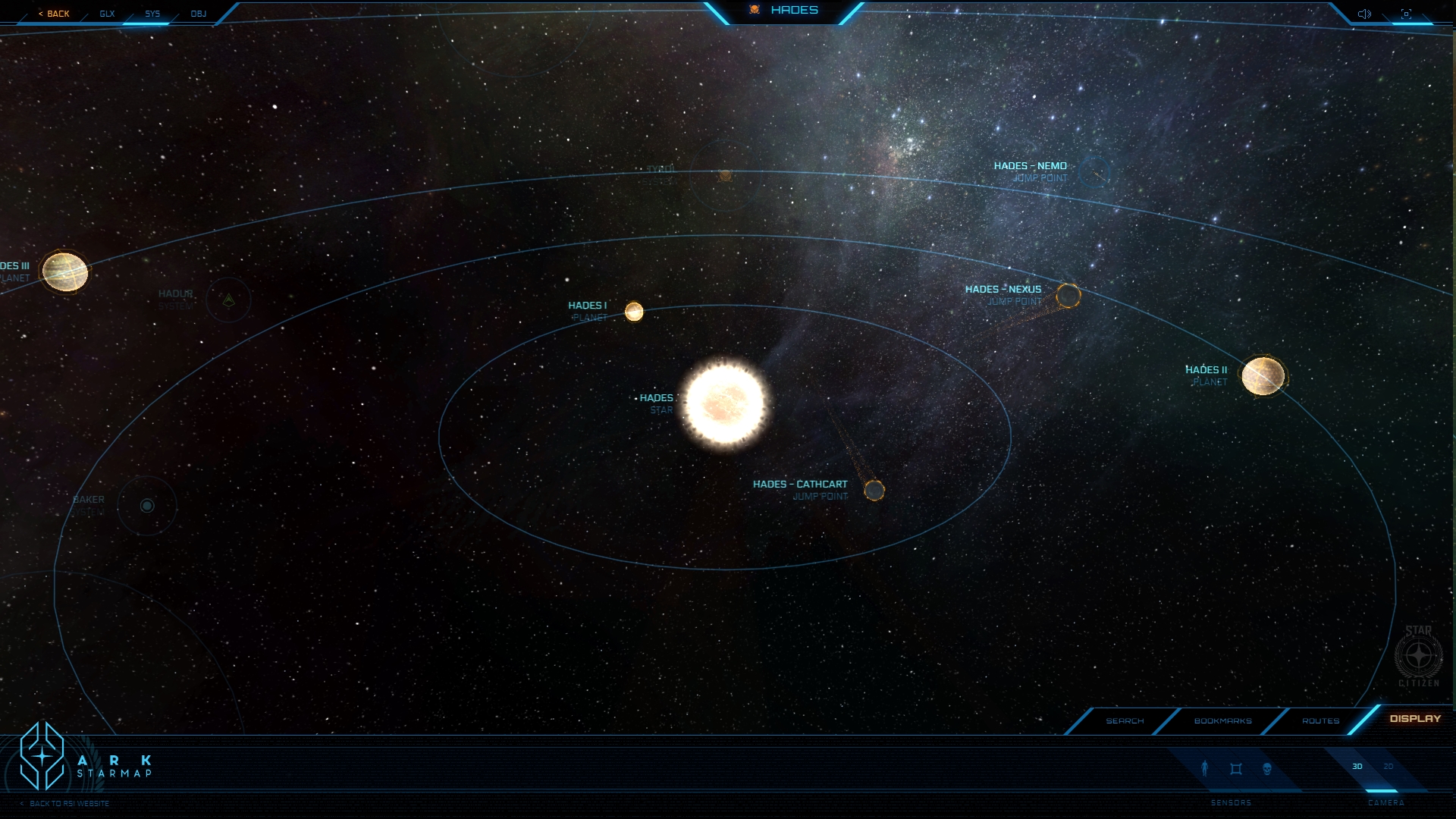The height and width of the screenshot is (819, 1456).
Task: Toggle the skull danger sensor icon
Action: coord(1266,769)
